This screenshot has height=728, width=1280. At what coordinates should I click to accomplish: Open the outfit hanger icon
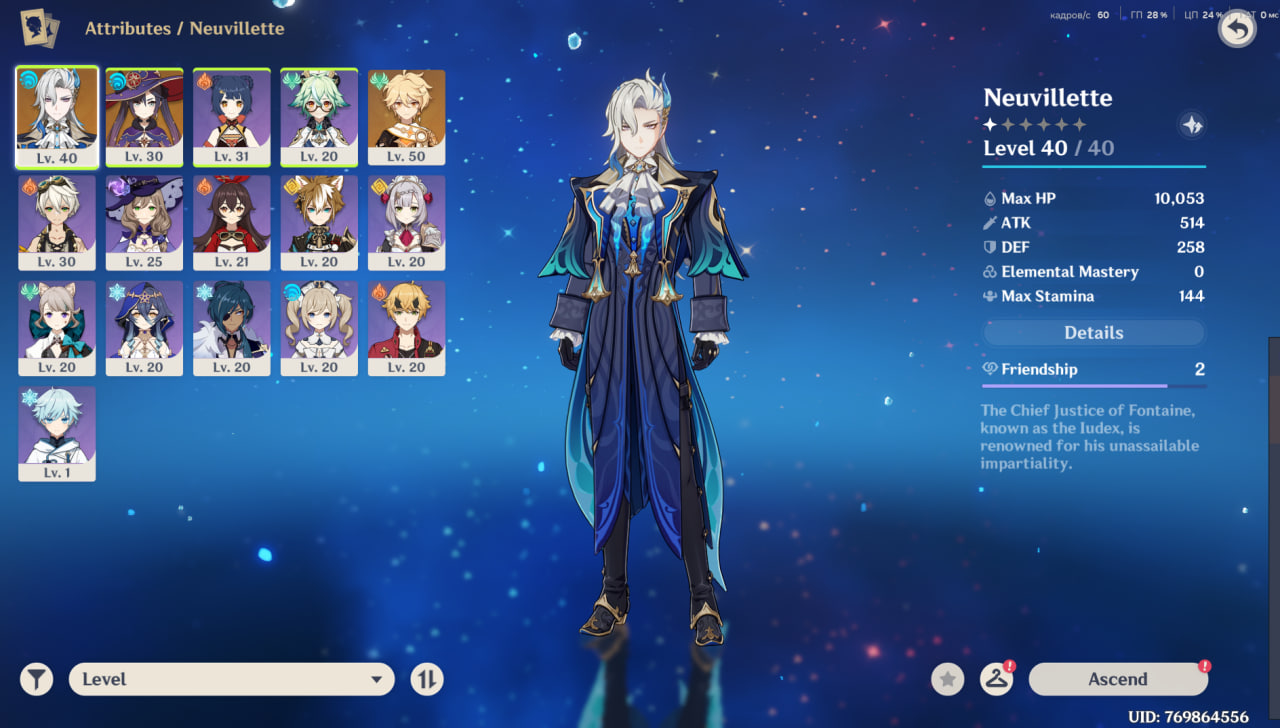pyautogui.click(x=996, y=679)
